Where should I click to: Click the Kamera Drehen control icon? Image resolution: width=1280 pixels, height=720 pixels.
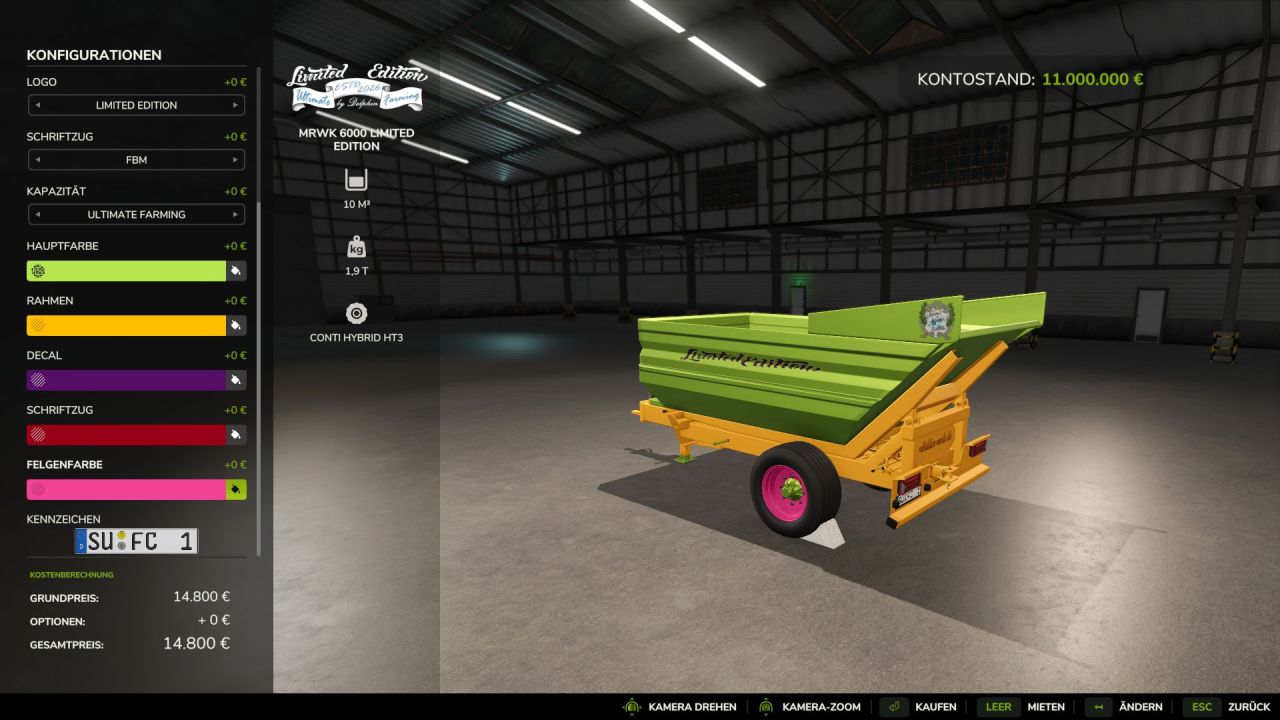coord(630,706)
